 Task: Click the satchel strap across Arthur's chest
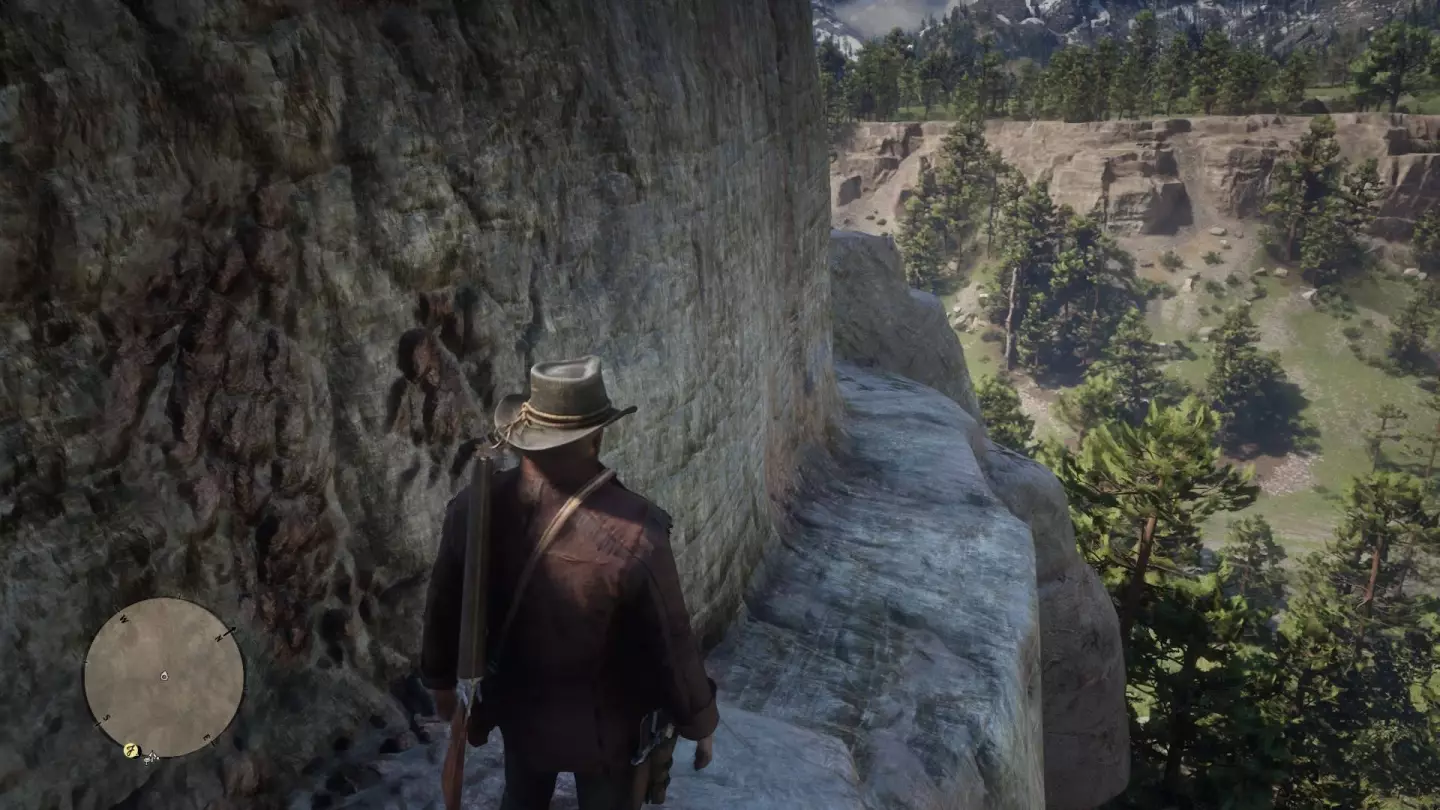[570, 510]
